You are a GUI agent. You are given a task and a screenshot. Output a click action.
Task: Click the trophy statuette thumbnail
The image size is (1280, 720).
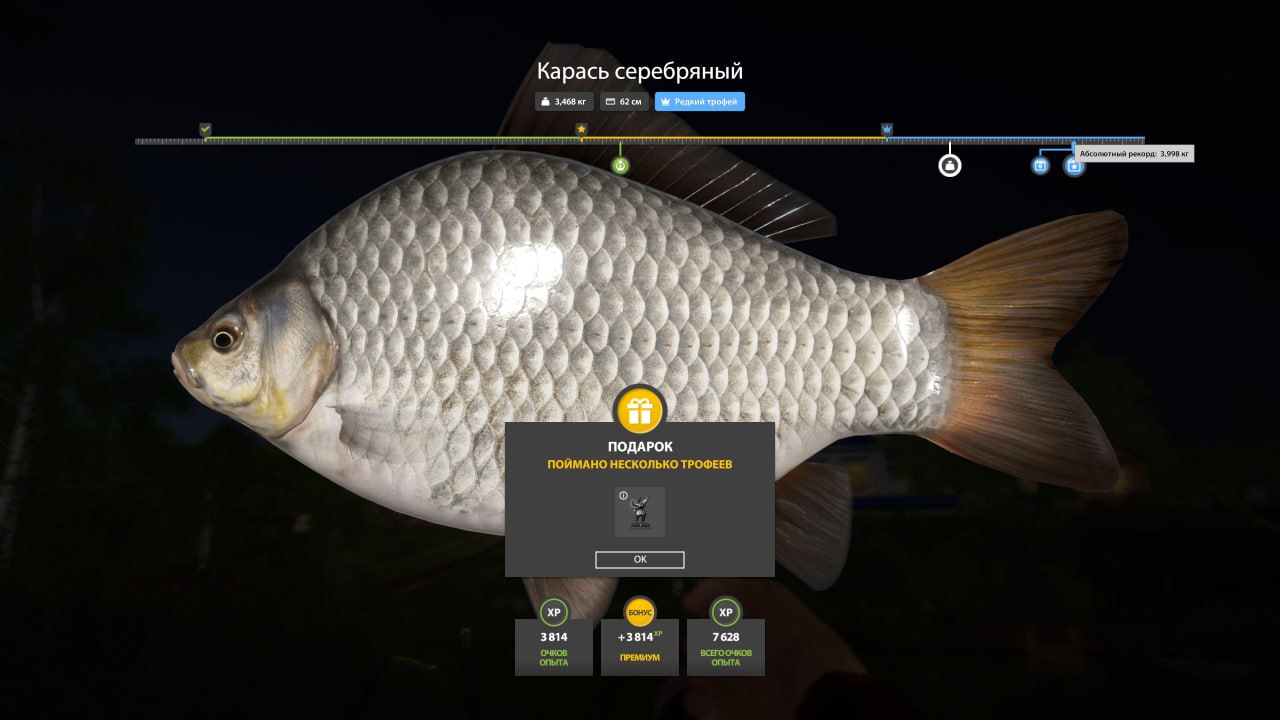pos(639,511)
